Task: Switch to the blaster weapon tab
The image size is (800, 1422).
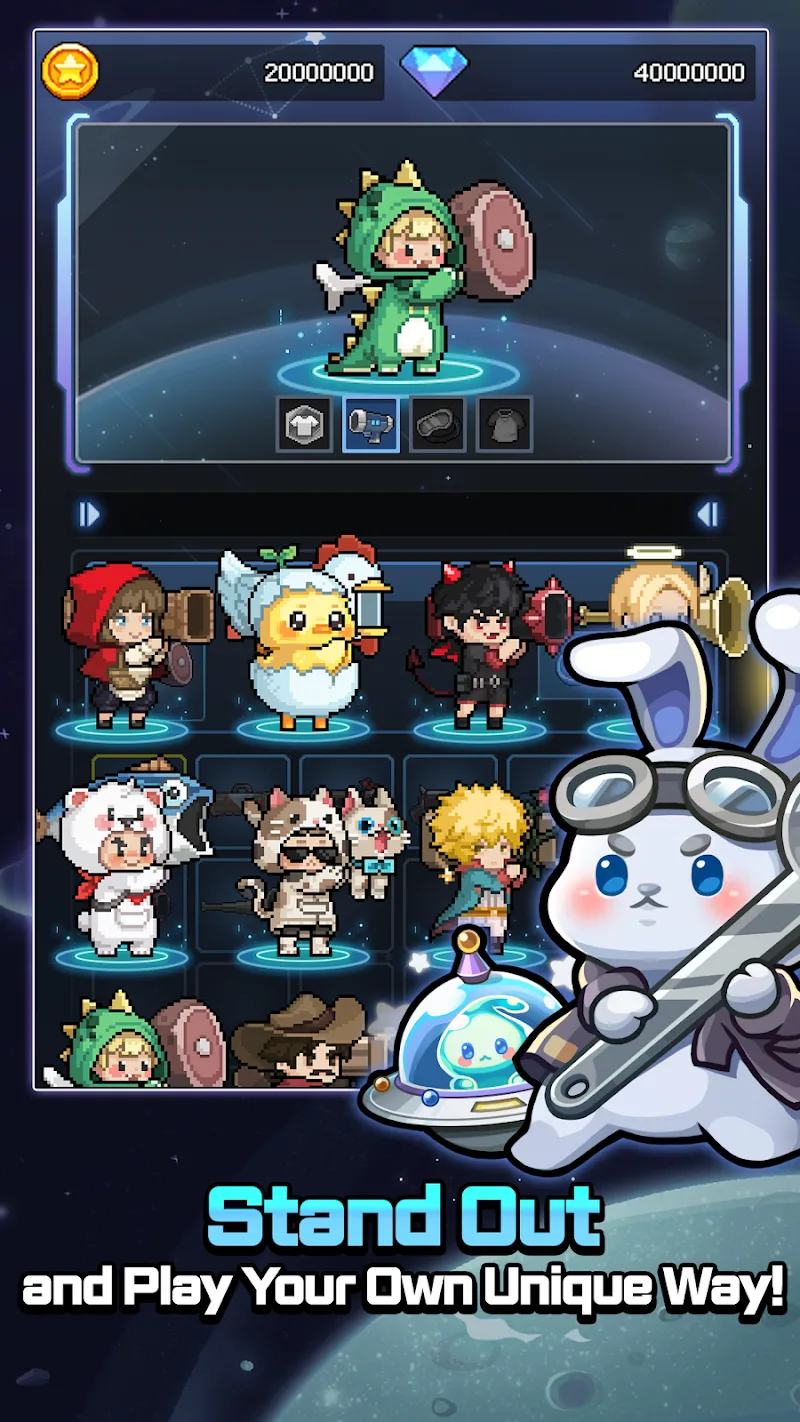Action: point(371,424)
